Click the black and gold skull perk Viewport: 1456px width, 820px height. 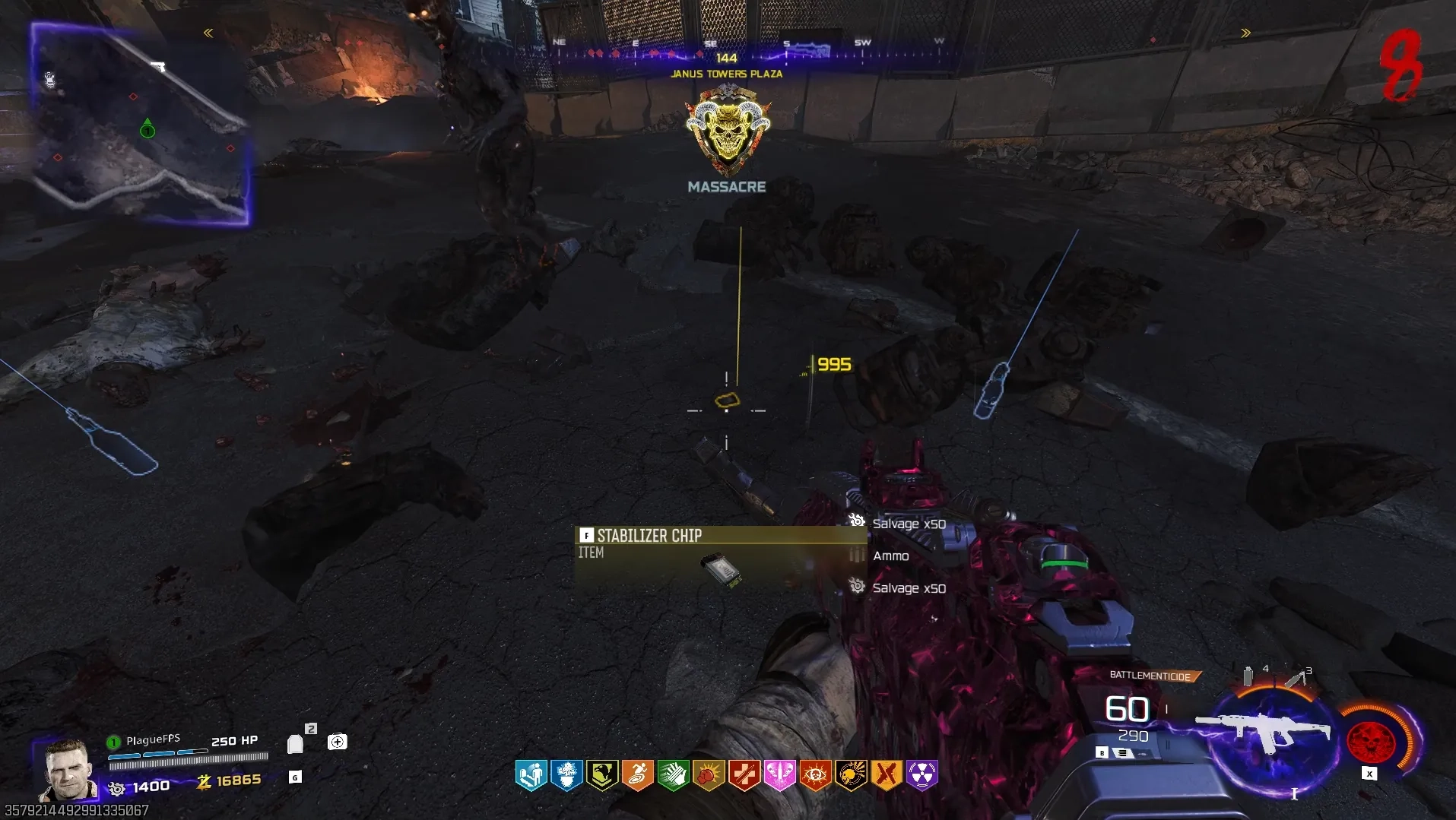pyautogui.click(x=851, y=775)
